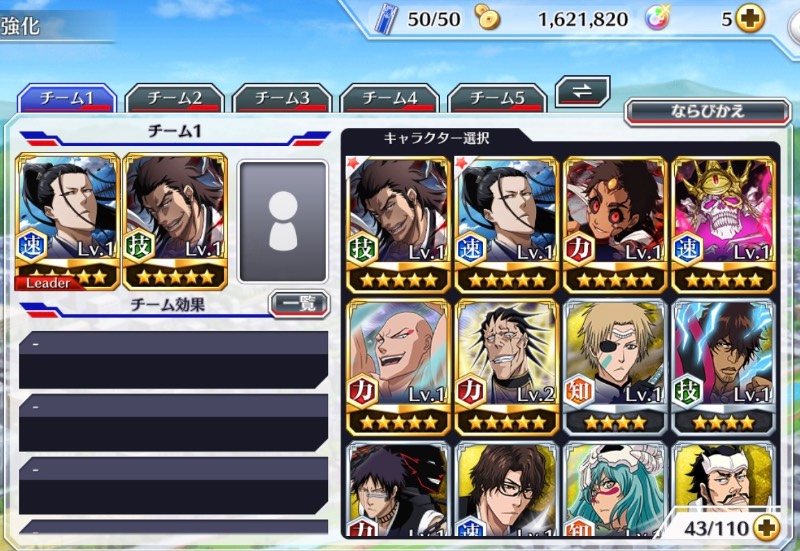Select the empty third team member slot
This screenshot has width=800, height=551.
click(283, 221)
